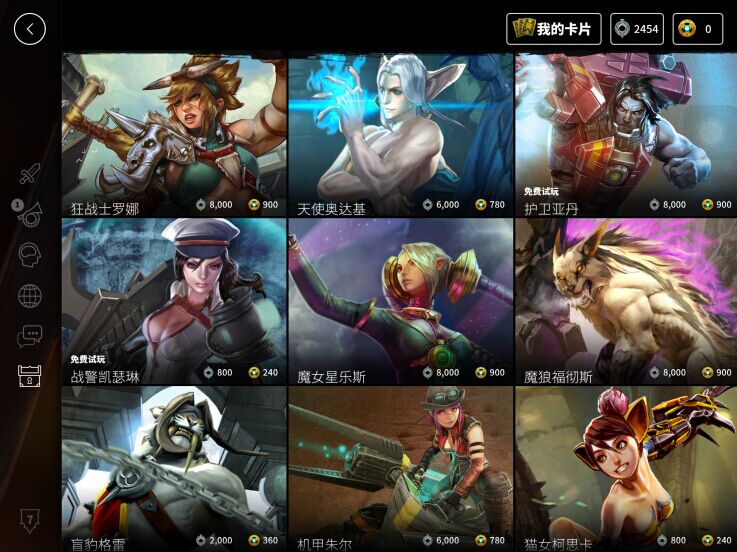Open the head profile sidebar icon
737x552 pixels.
(x=30, y=255)
